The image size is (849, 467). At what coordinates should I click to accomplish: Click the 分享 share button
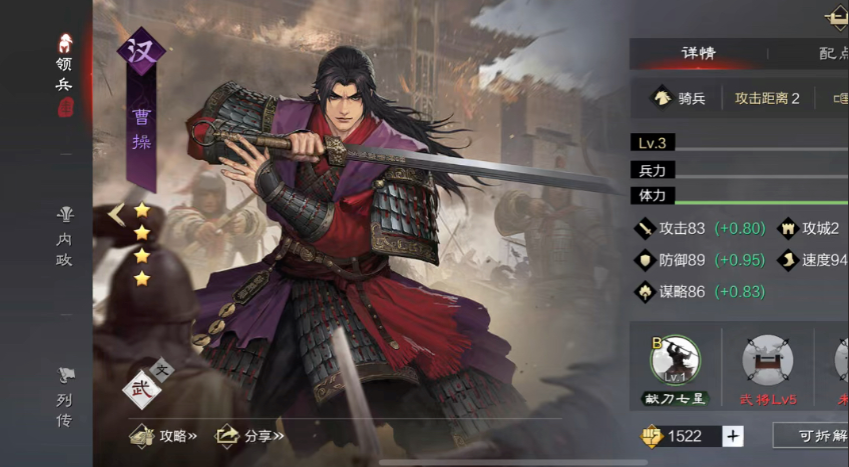coord(251,435)
